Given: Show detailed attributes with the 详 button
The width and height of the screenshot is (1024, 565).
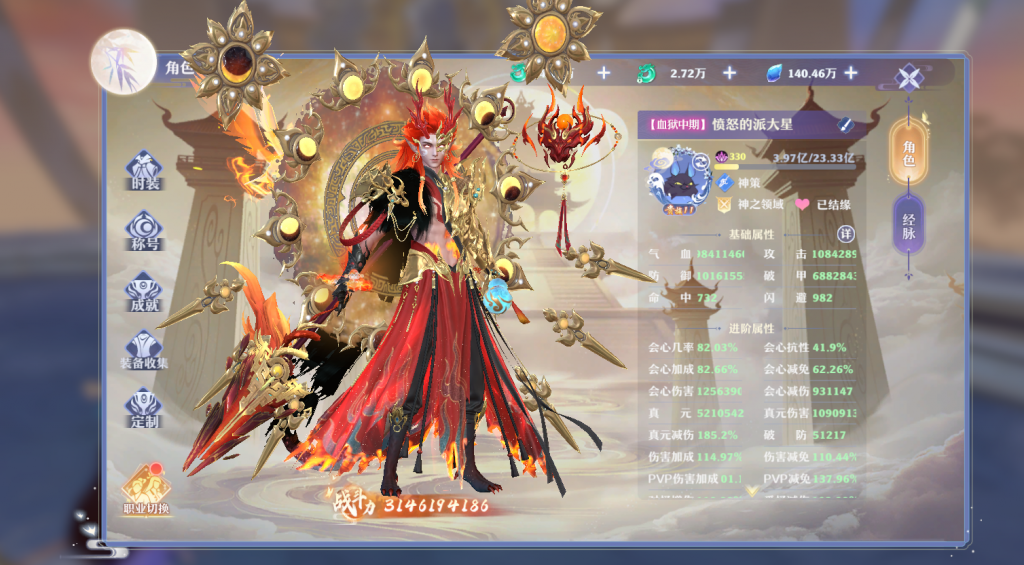Looking at the screenshot, I should tap(845, 233).
